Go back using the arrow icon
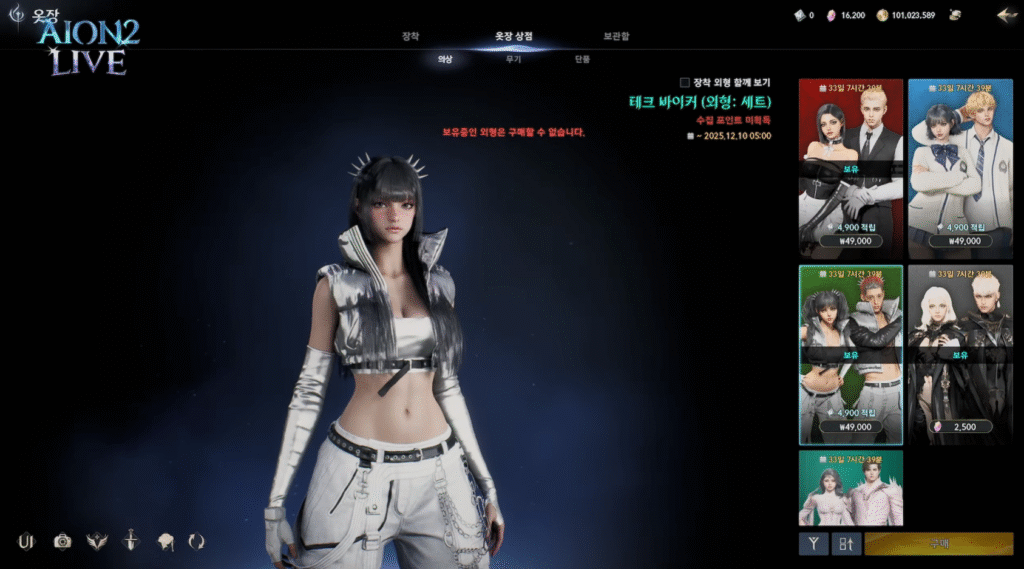The height and width of the screenshot is (569, 1024). (x=1006, y=15)
